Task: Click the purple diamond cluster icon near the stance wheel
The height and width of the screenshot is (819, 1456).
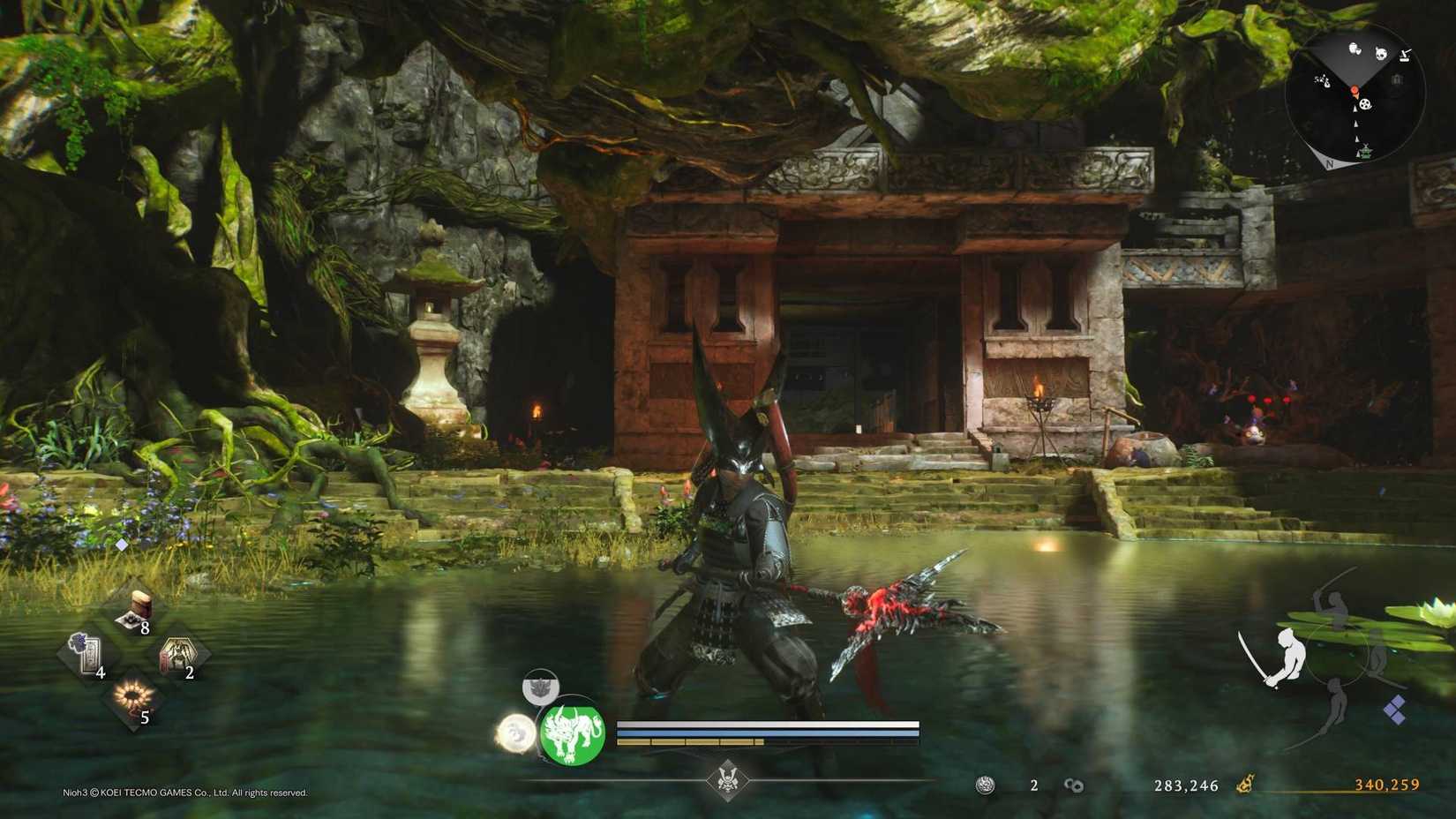Action: [x=1395, y=709]
